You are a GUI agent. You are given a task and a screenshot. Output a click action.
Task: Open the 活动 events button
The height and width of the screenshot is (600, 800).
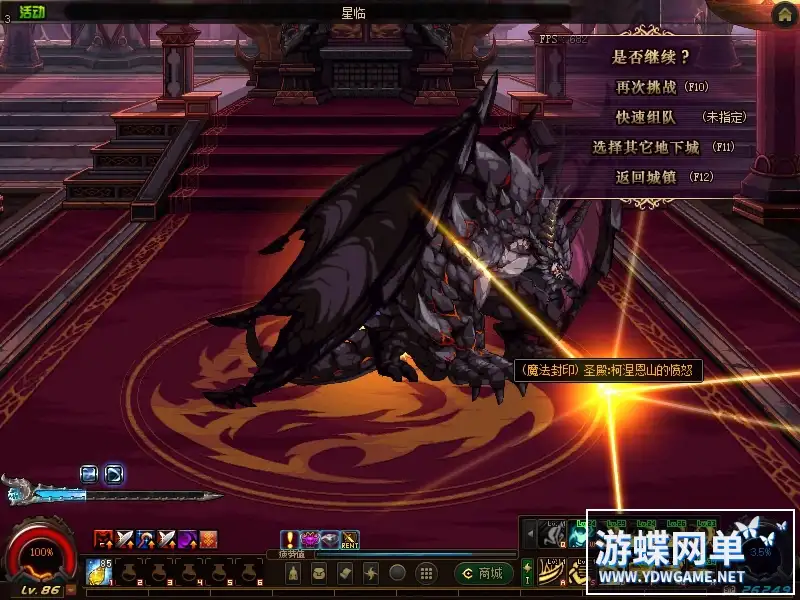pyautogui.click(x=33, y=10)
